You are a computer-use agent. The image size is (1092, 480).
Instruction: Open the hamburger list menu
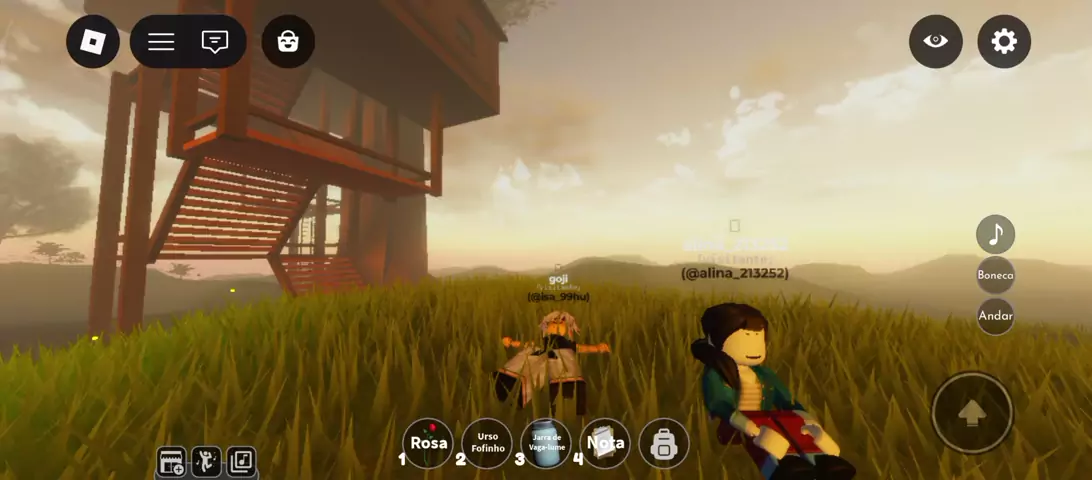pyautogui.click(x=161, y=42)
